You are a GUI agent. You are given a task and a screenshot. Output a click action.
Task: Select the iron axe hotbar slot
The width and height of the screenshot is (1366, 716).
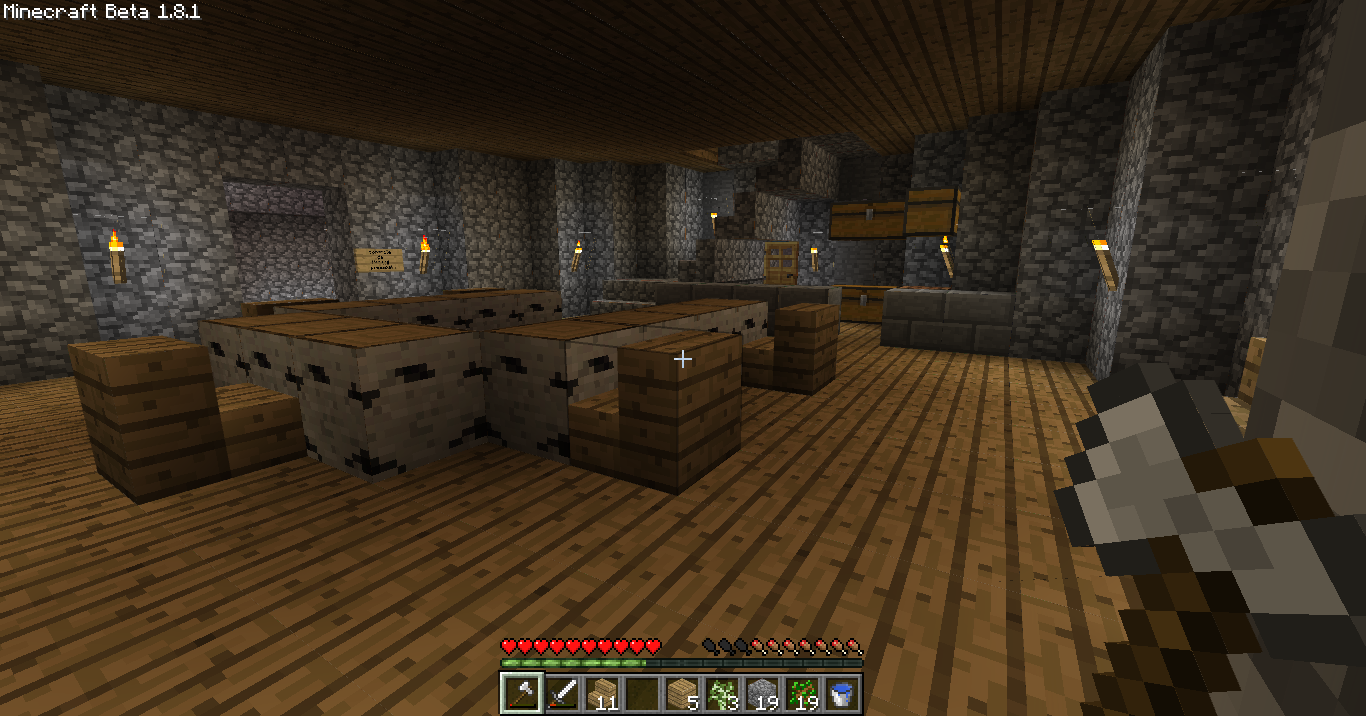(521, 692)
